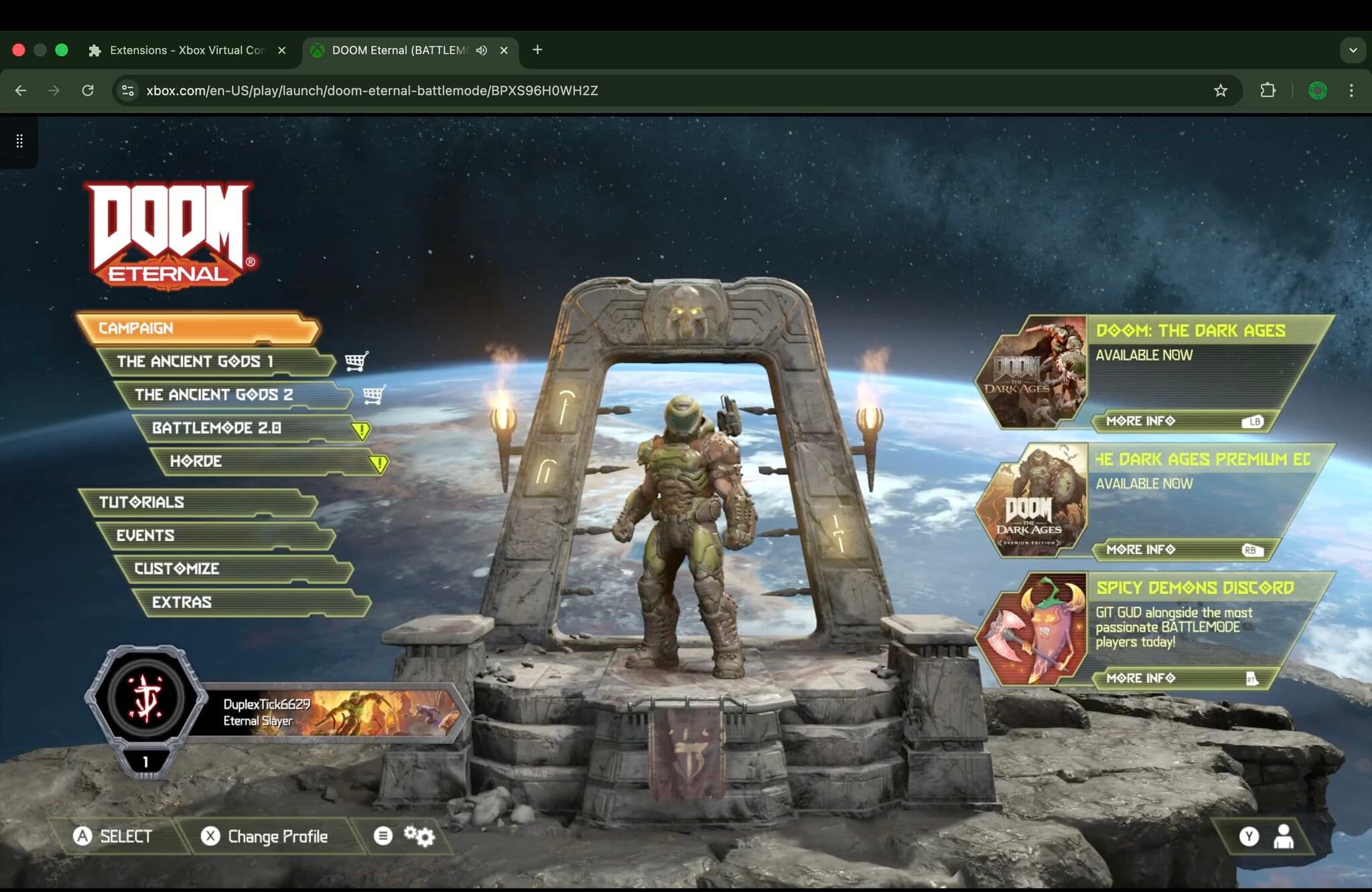Click the shopping cart next to The Ancient Gods 1

[x=356, y=360]
